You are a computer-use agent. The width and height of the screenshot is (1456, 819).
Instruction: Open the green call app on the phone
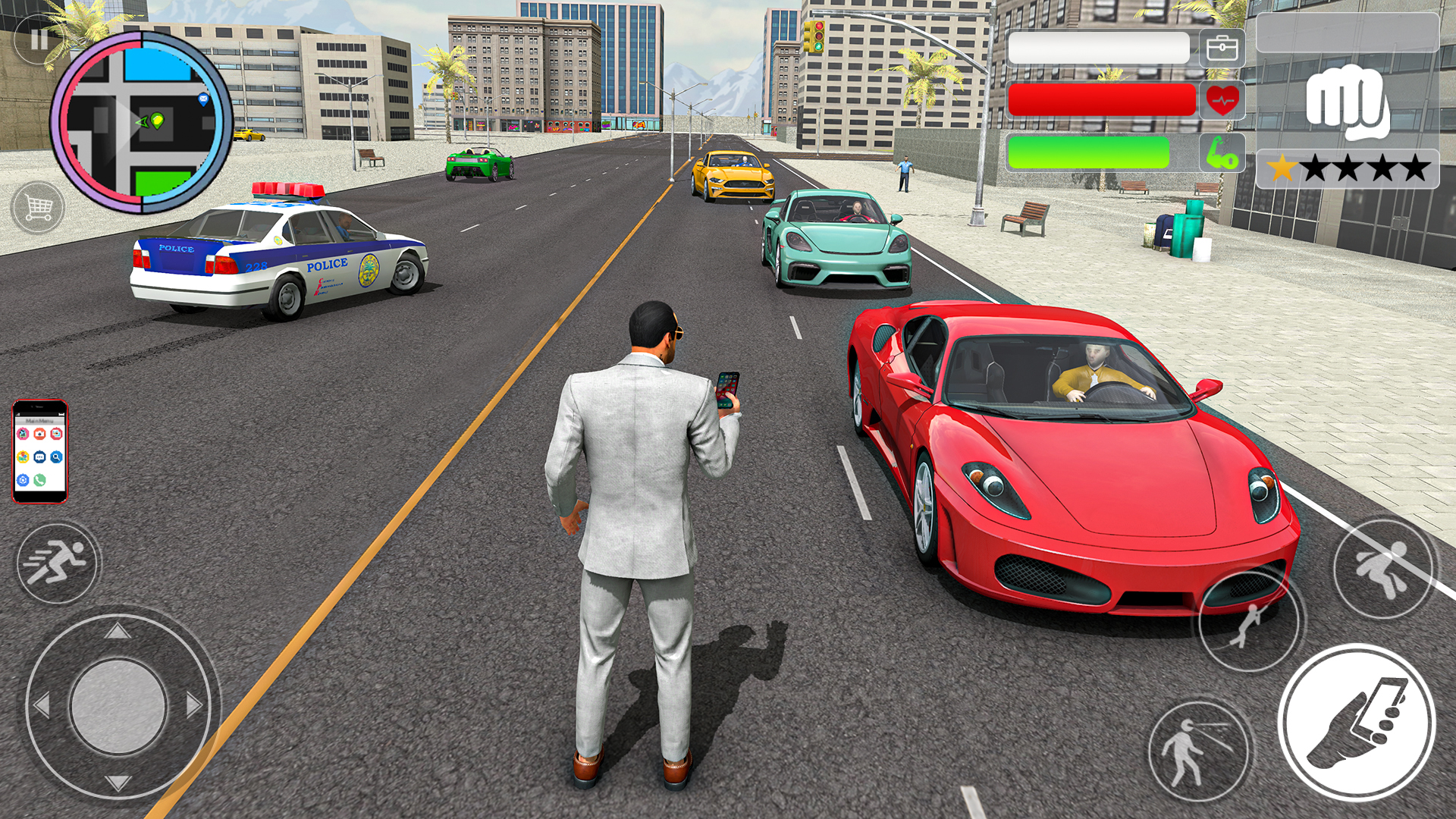pos(40,480)
